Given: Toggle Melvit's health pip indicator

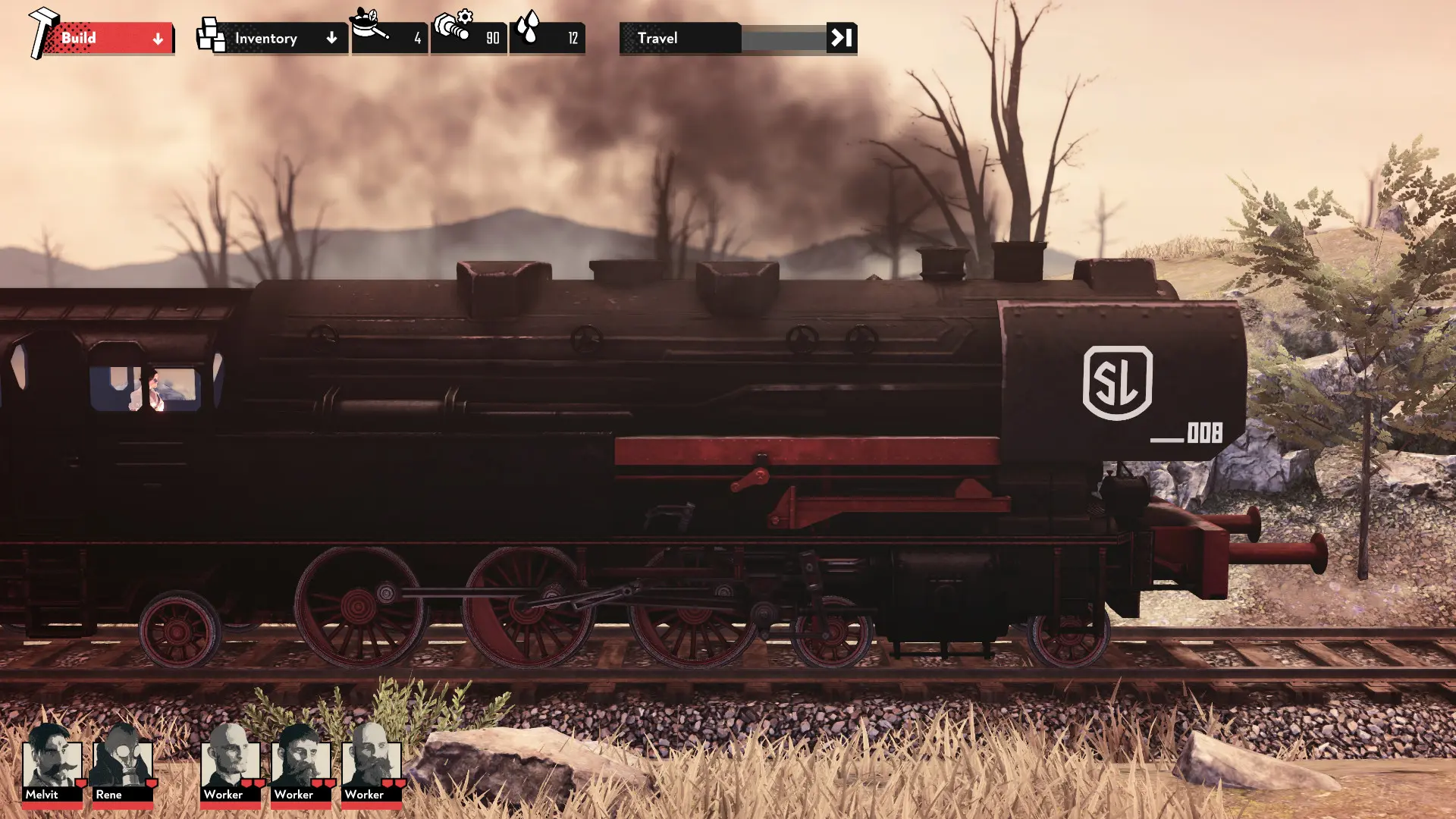Looking at the screenshot, I should pos(80,783).
